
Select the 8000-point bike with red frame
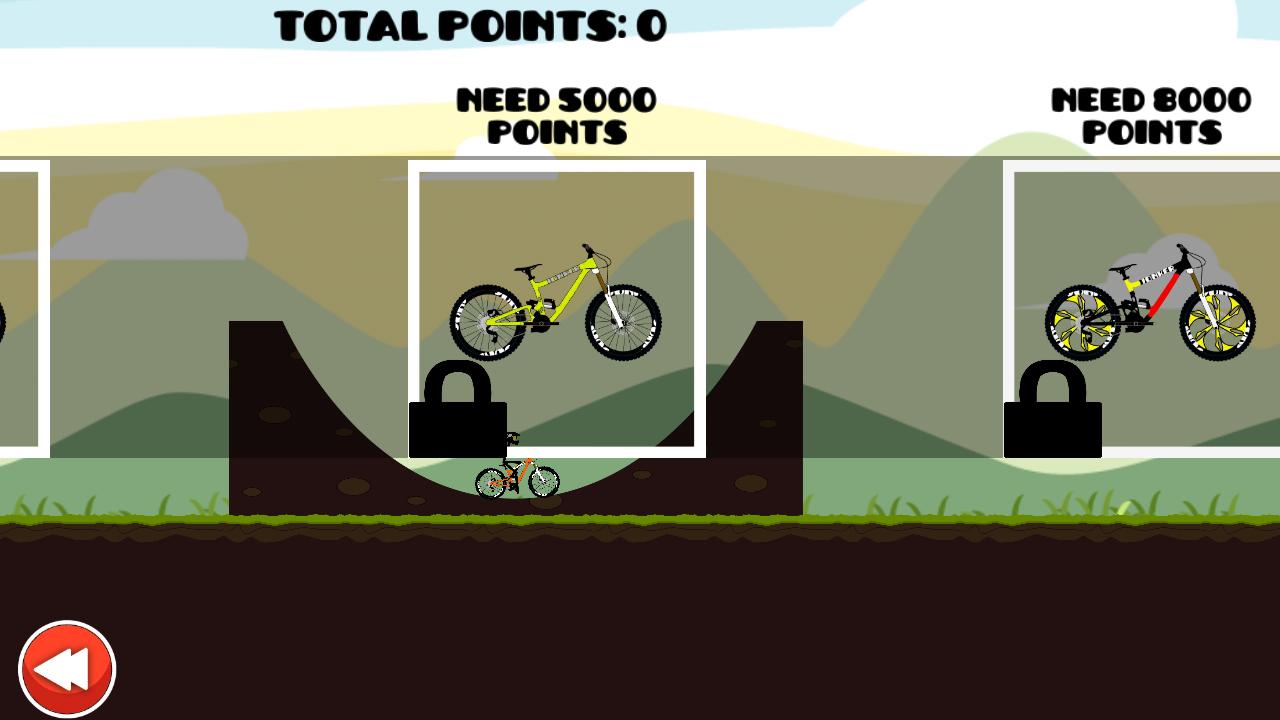(x=1150, y=300)
